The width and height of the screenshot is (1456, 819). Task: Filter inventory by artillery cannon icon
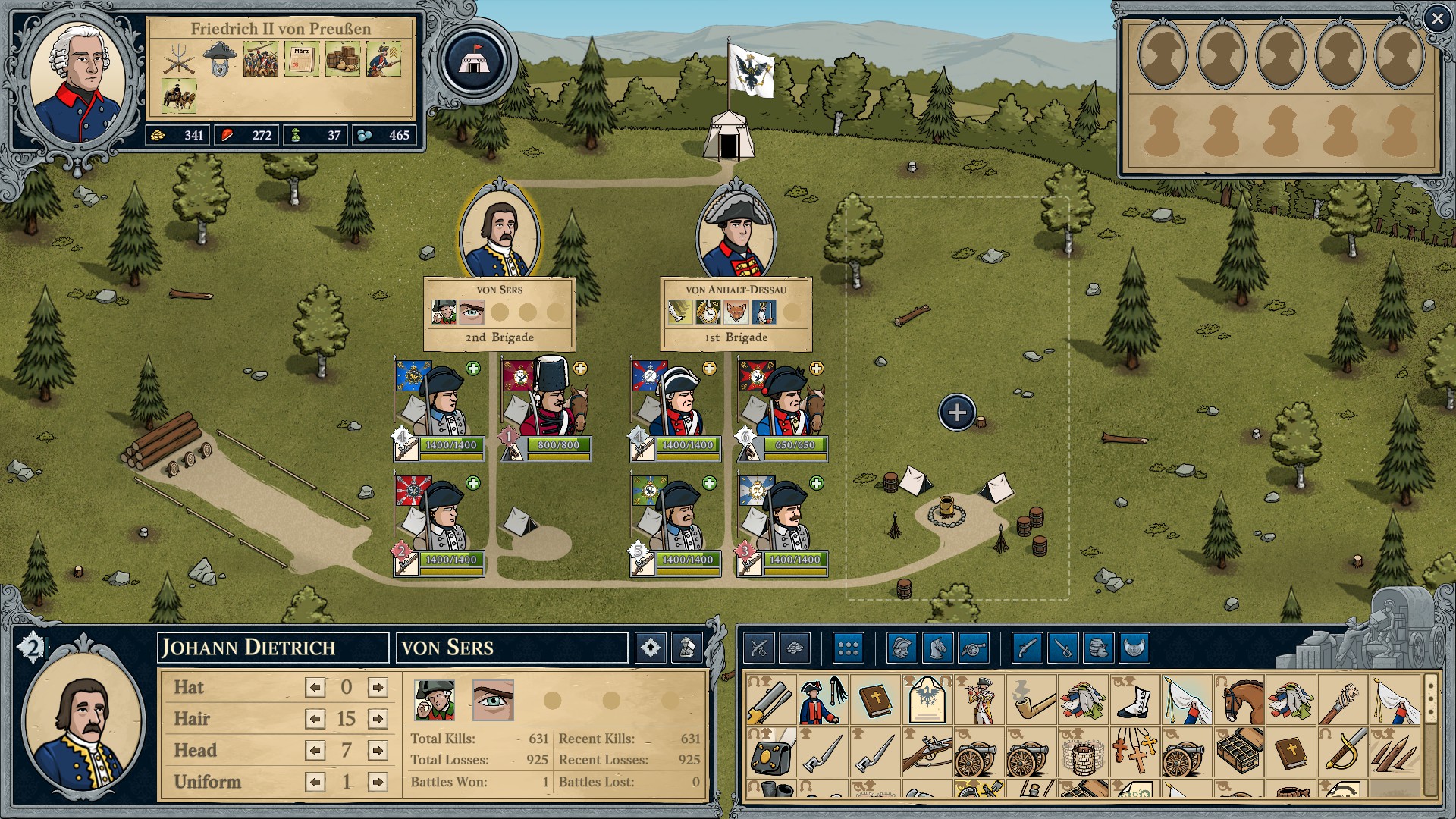point(974,648)
